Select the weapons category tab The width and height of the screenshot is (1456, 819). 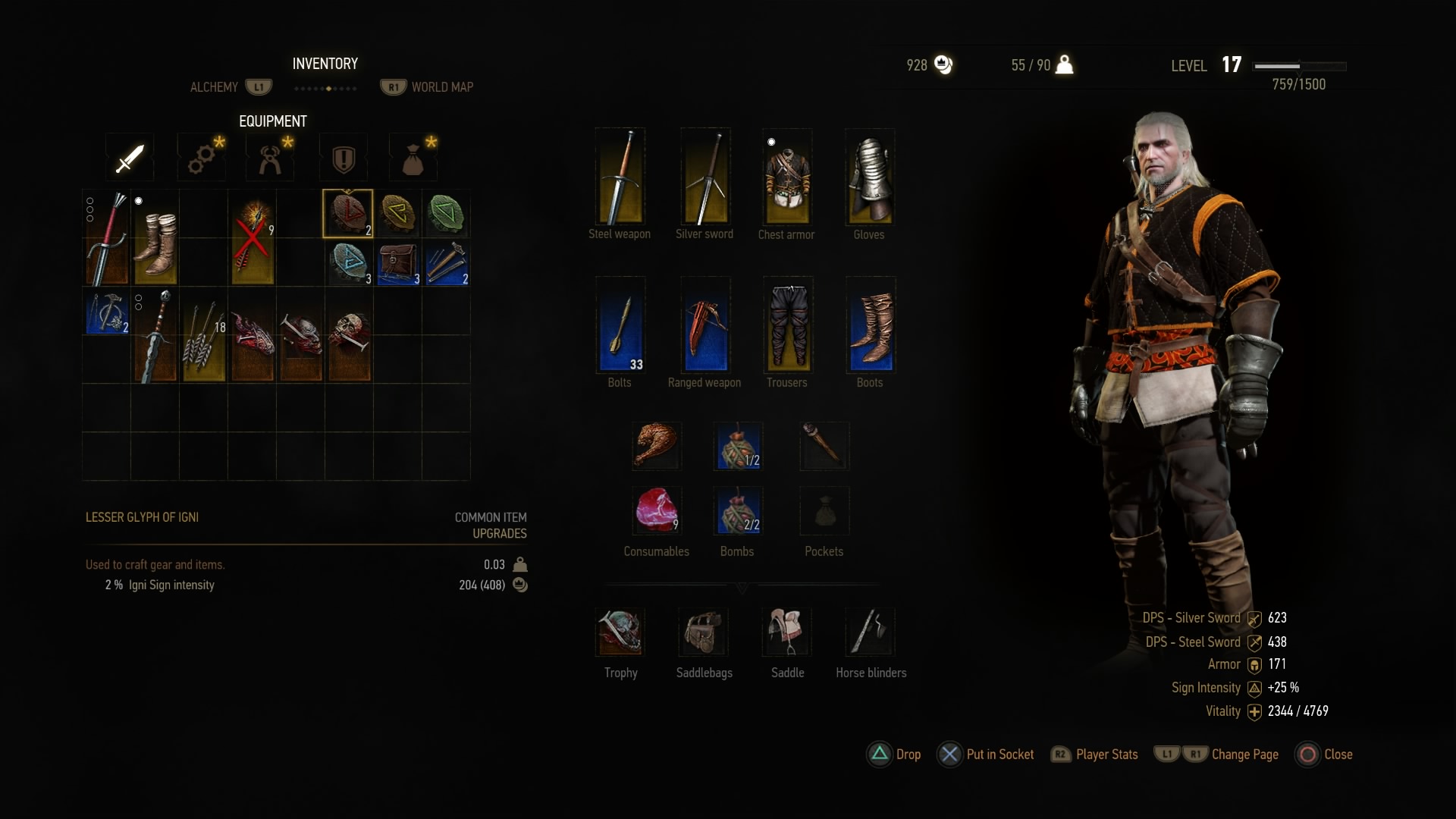[130, 158]
